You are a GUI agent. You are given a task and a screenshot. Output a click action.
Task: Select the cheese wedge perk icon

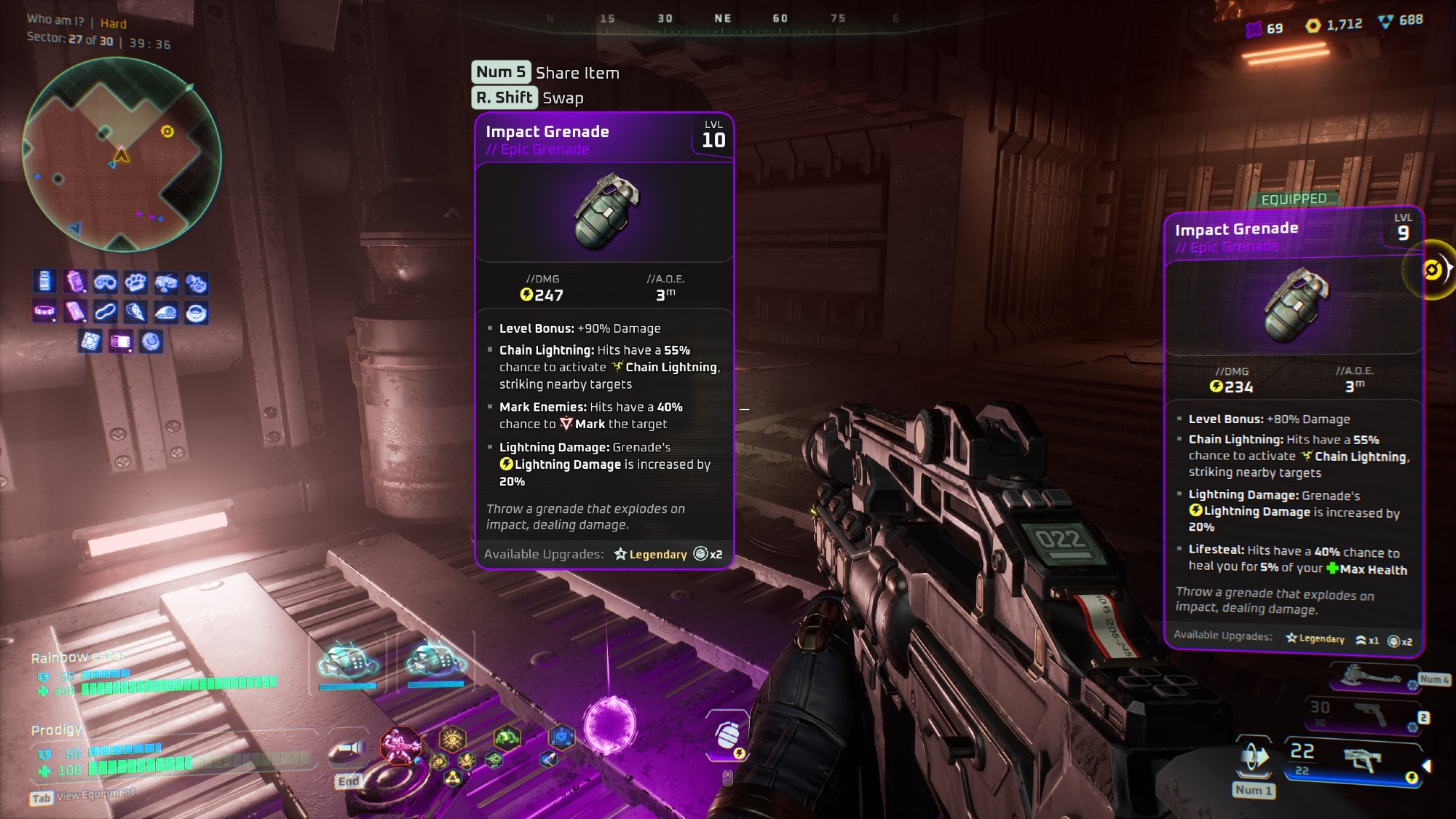[x=135, y=313]
